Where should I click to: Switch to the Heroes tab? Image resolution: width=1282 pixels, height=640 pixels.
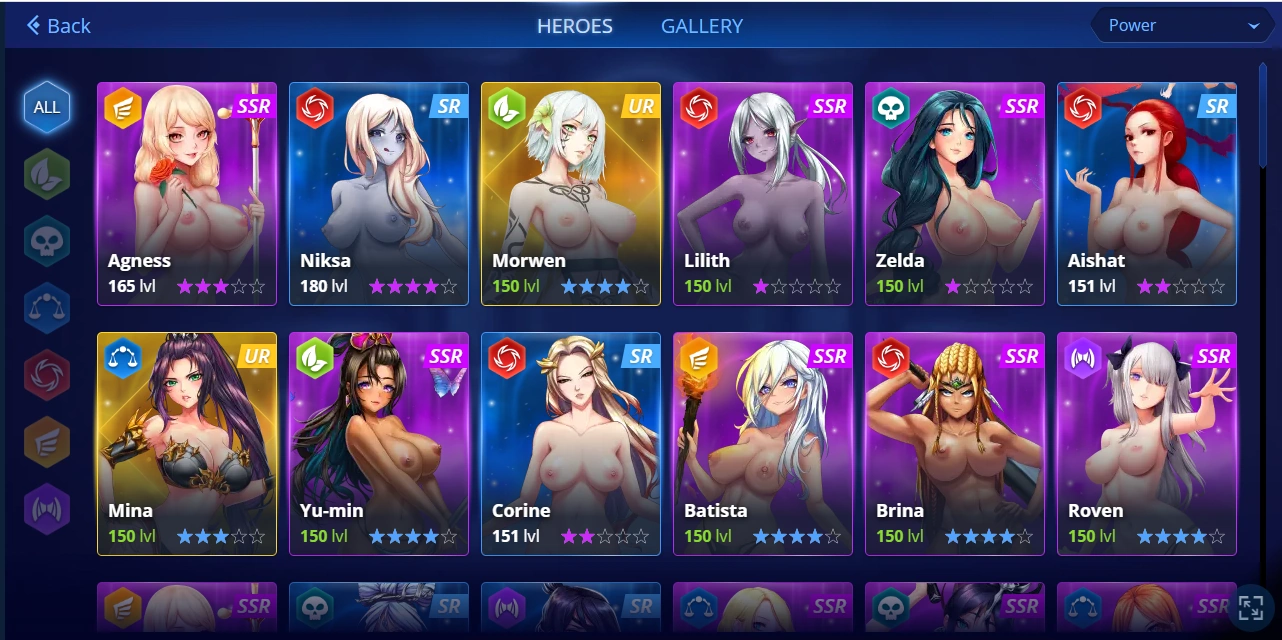pos(575,26)
